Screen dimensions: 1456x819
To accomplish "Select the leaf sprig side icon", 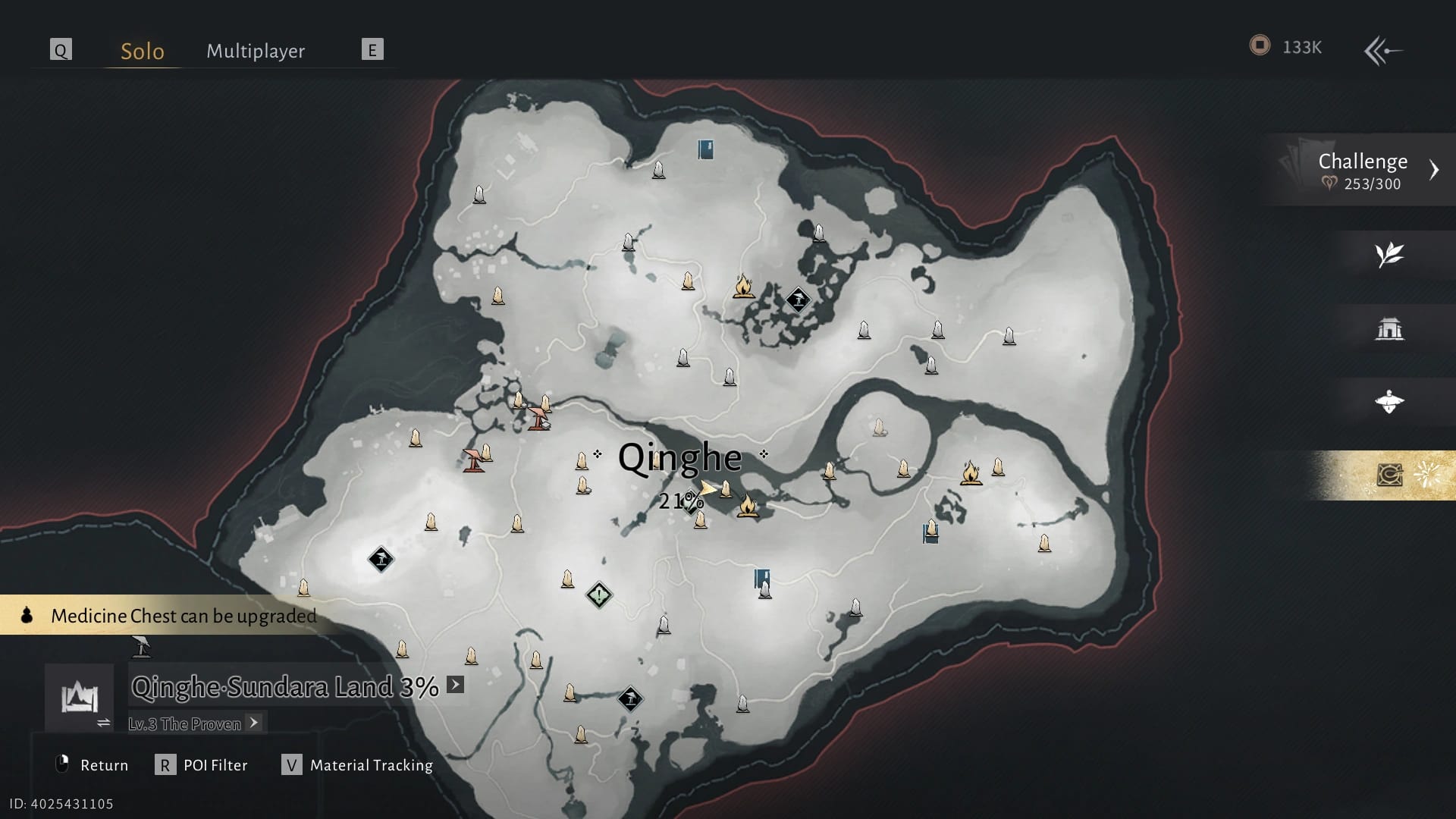I will tap(1389, 255).
